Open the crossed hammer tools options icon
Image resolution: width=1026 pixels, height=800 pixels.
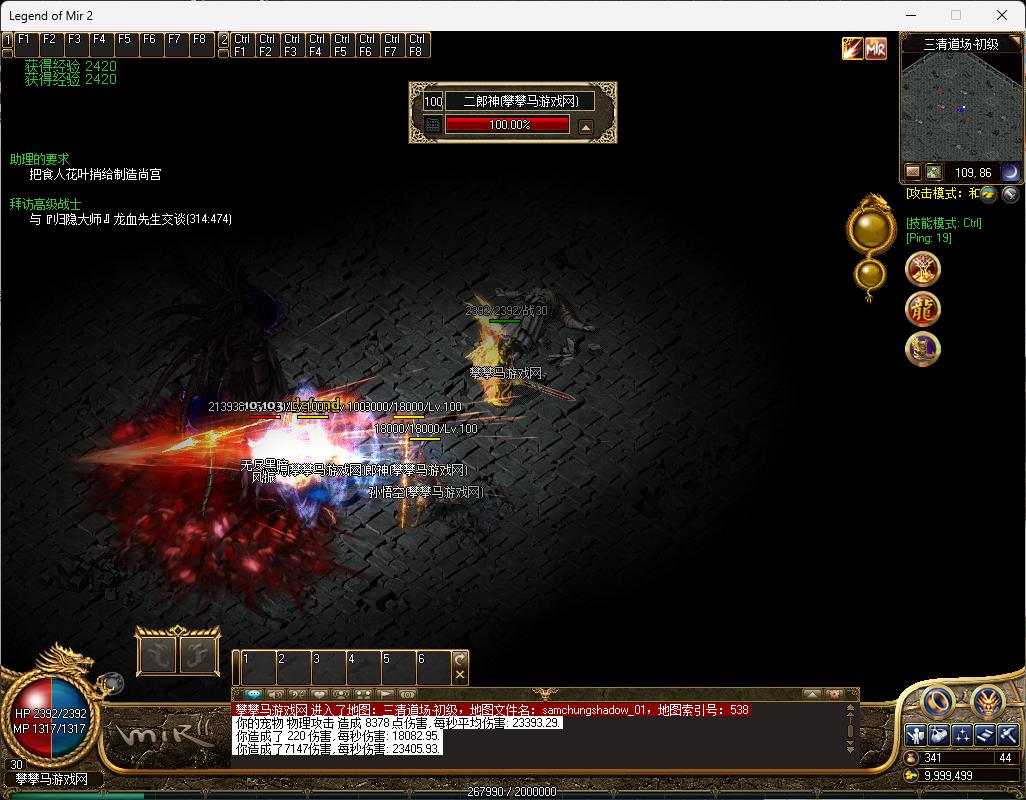pyautogui.click(x=1008, y=735)
